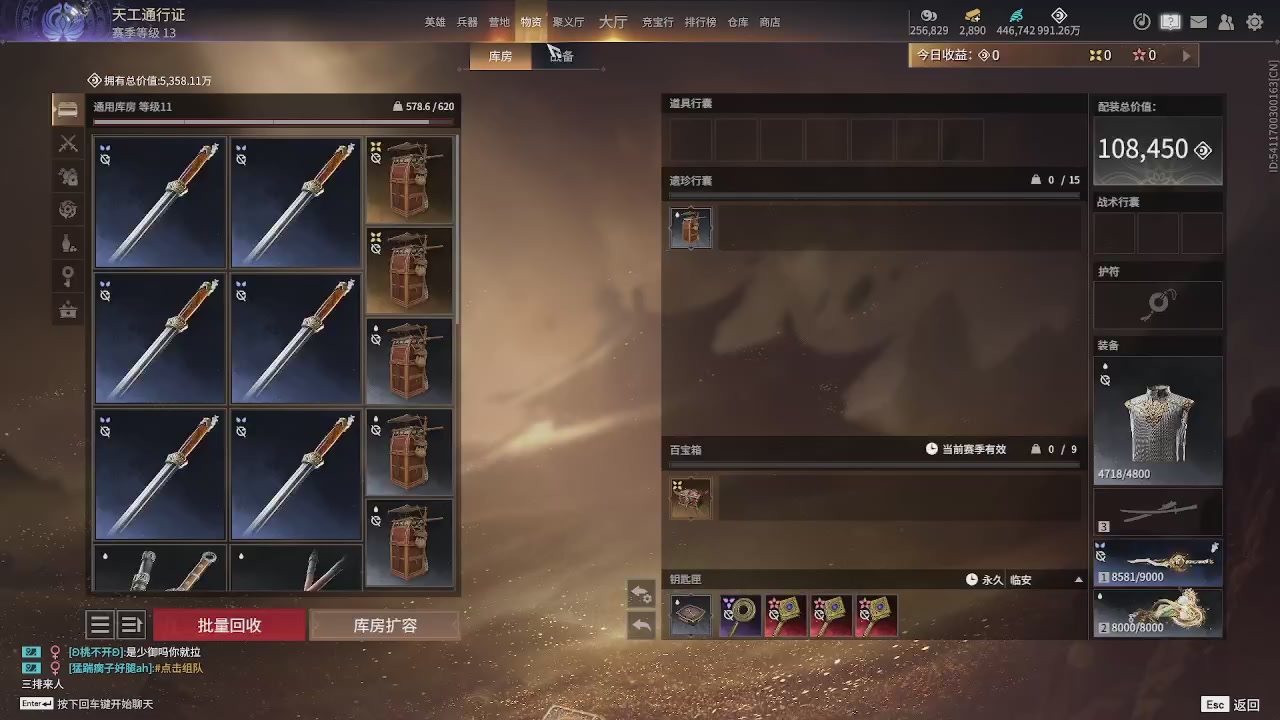1280x720 pixels.
Task: Select the purple lollipop key item thumbnail
Action: pos(739,614)
